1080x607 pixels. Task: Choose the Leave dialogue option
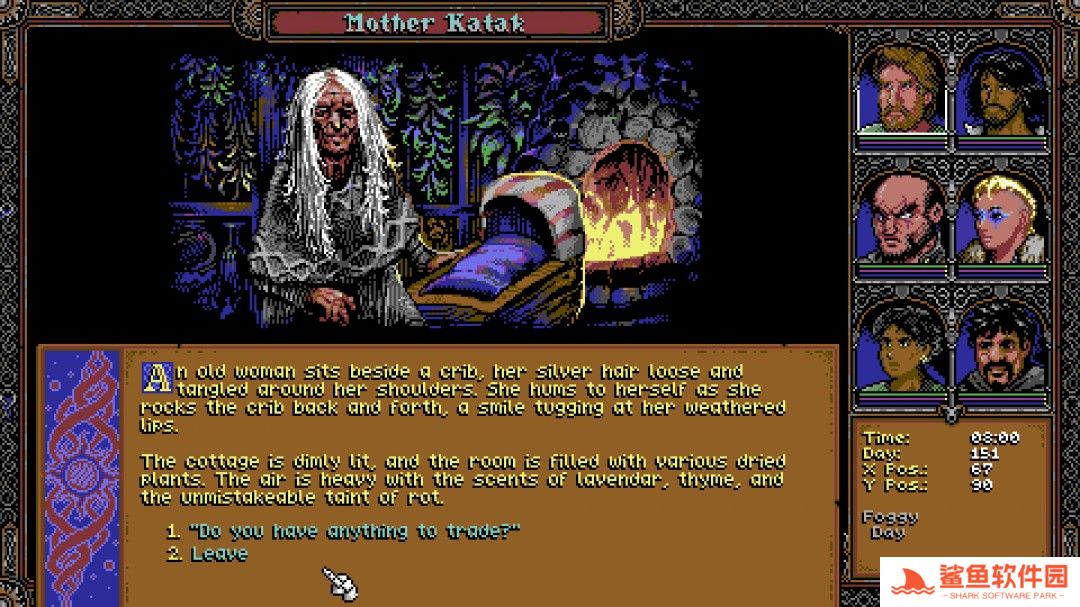tap(219, 553)
